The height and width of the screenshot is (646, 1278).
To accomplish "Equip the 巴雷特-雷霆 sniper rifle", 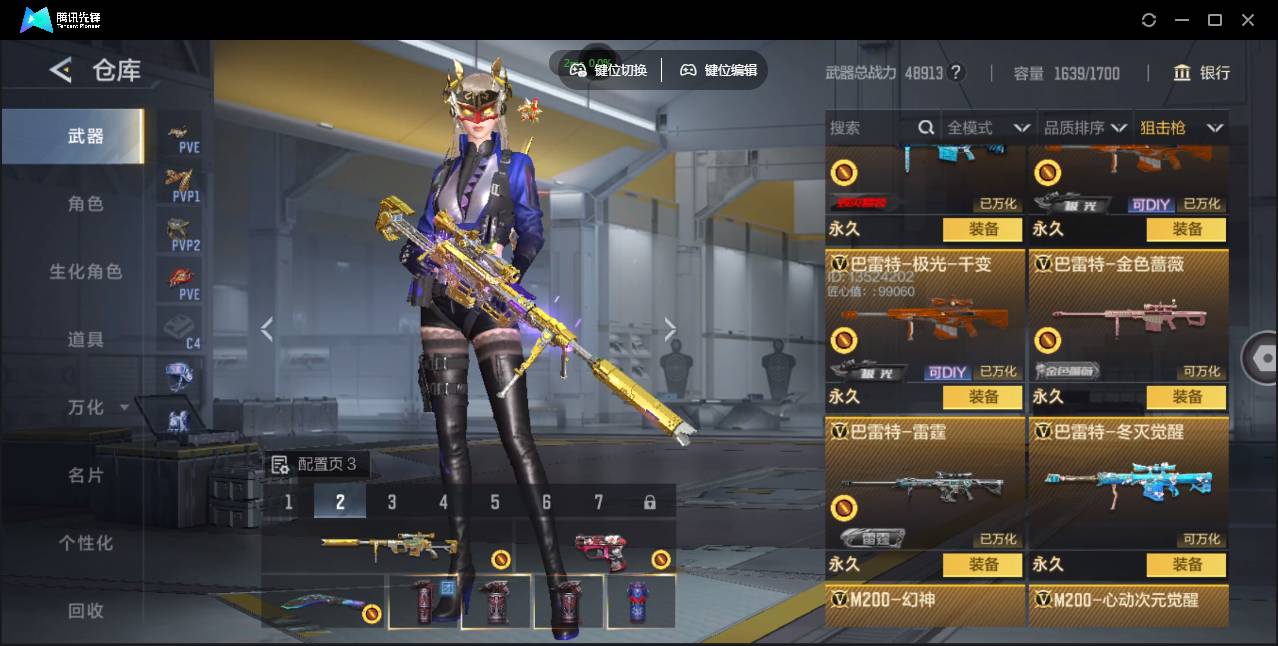I will (983, 565).
